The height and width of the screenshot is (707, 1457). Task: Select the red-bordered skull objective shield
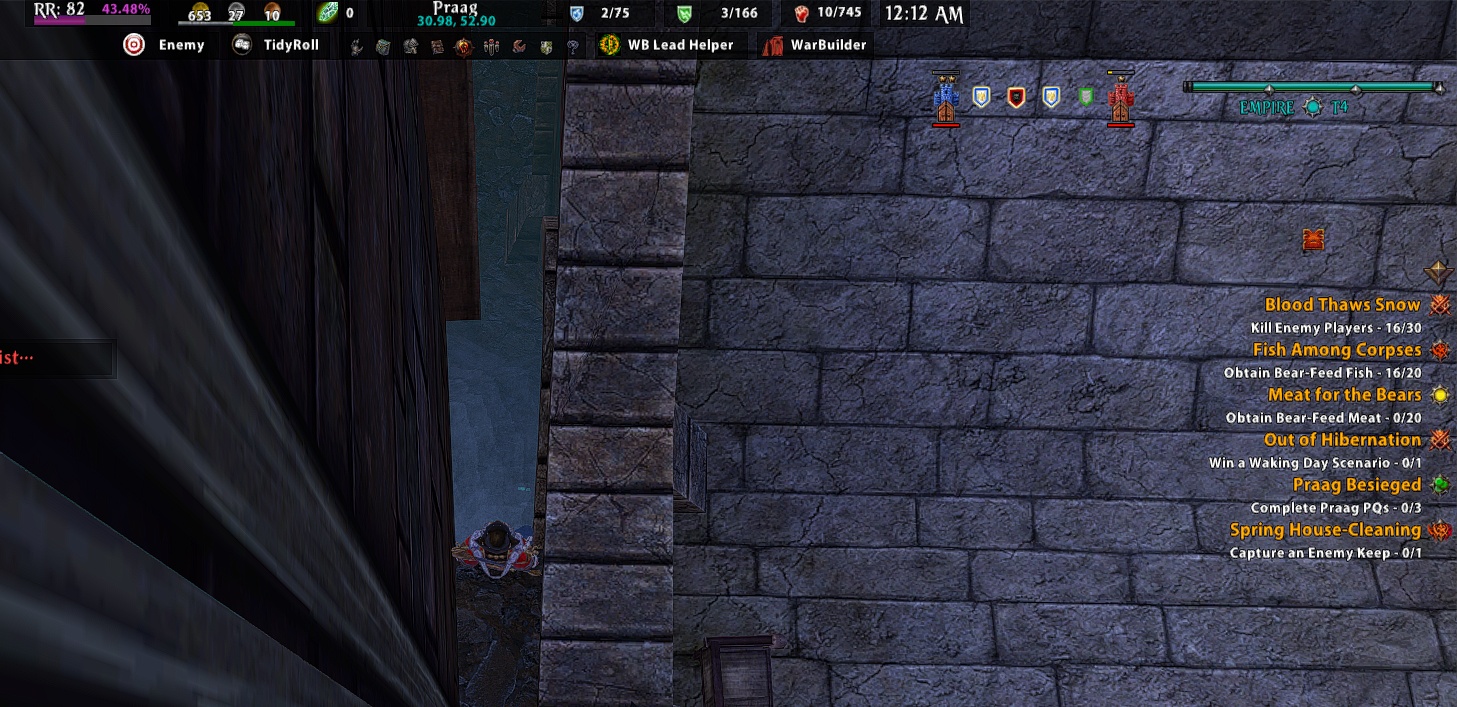click(x=1016, y=97)
